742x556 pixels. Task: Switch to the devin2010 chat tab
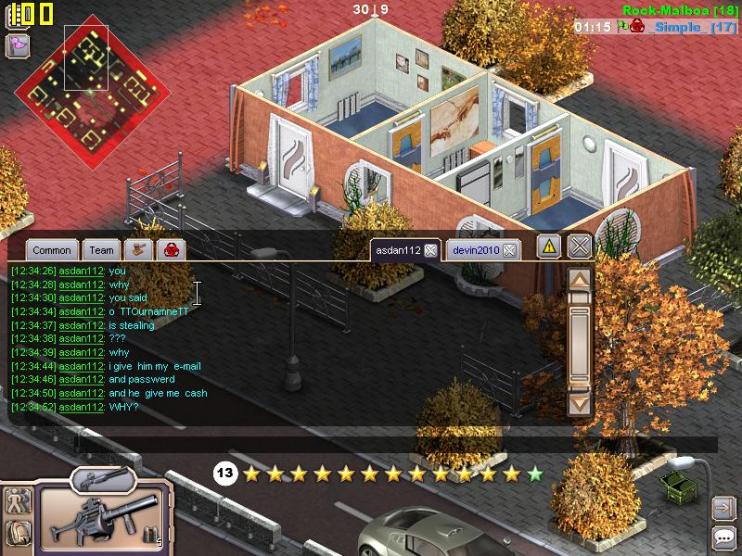coord(475,250)
